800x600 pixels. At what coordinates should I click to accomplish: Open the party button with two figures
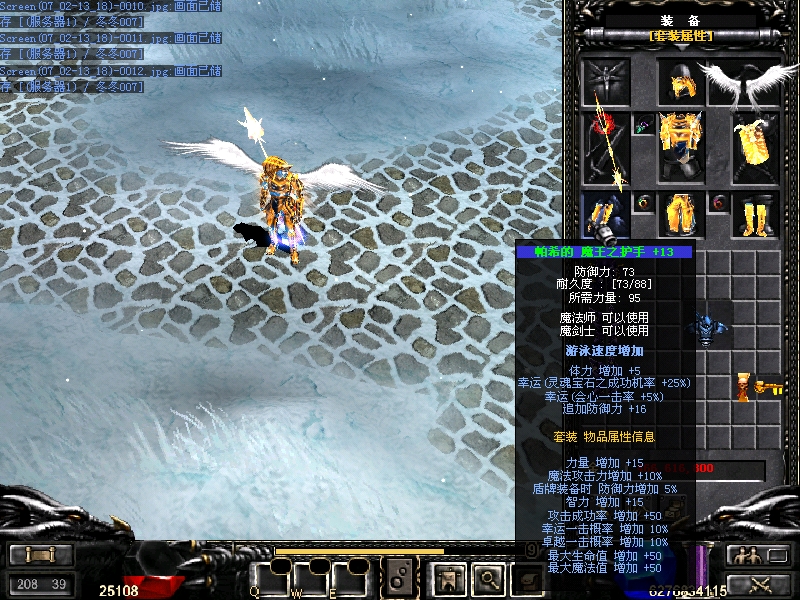(744, 556)
